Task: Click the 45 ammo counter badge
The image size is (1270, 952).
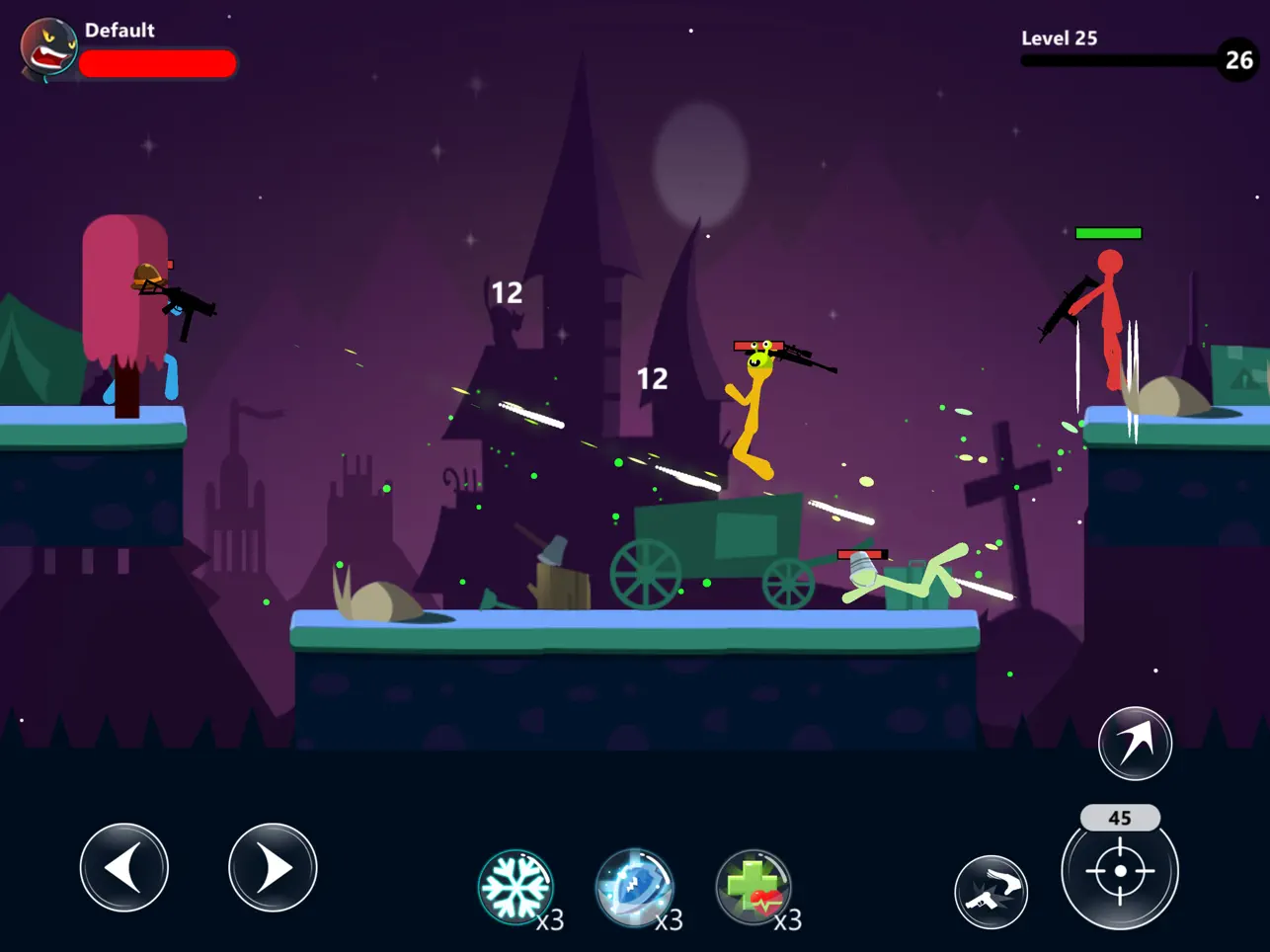Action: click(1120, 818)
